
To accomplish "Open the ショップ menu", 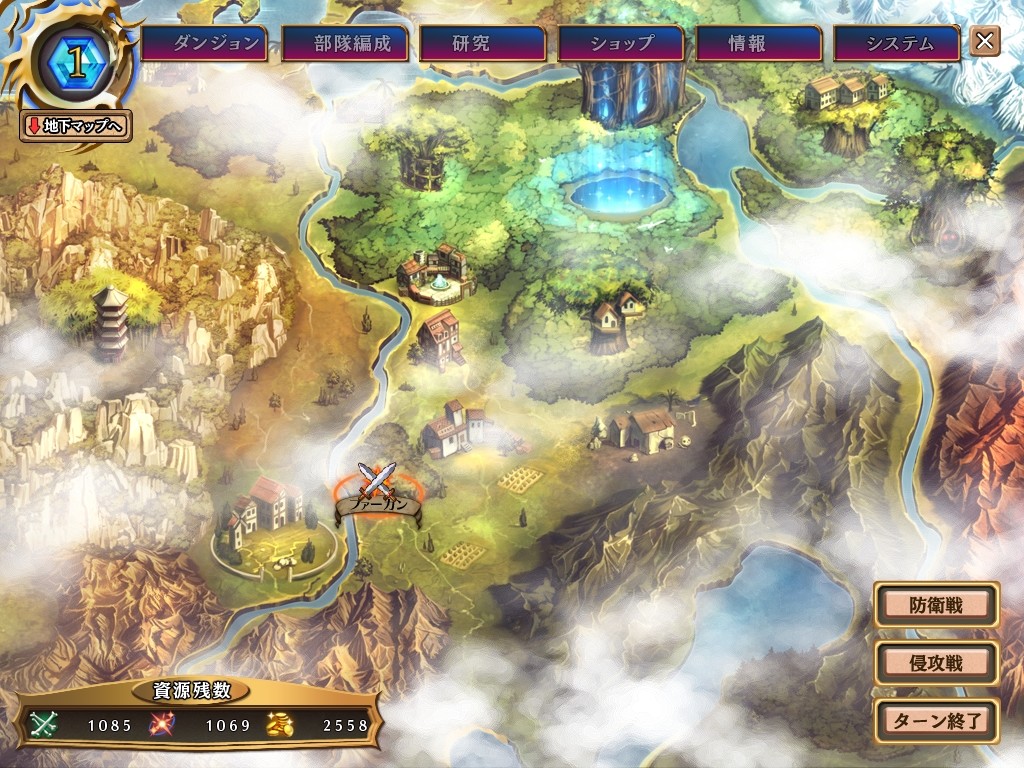I will (x=620, y=43).
